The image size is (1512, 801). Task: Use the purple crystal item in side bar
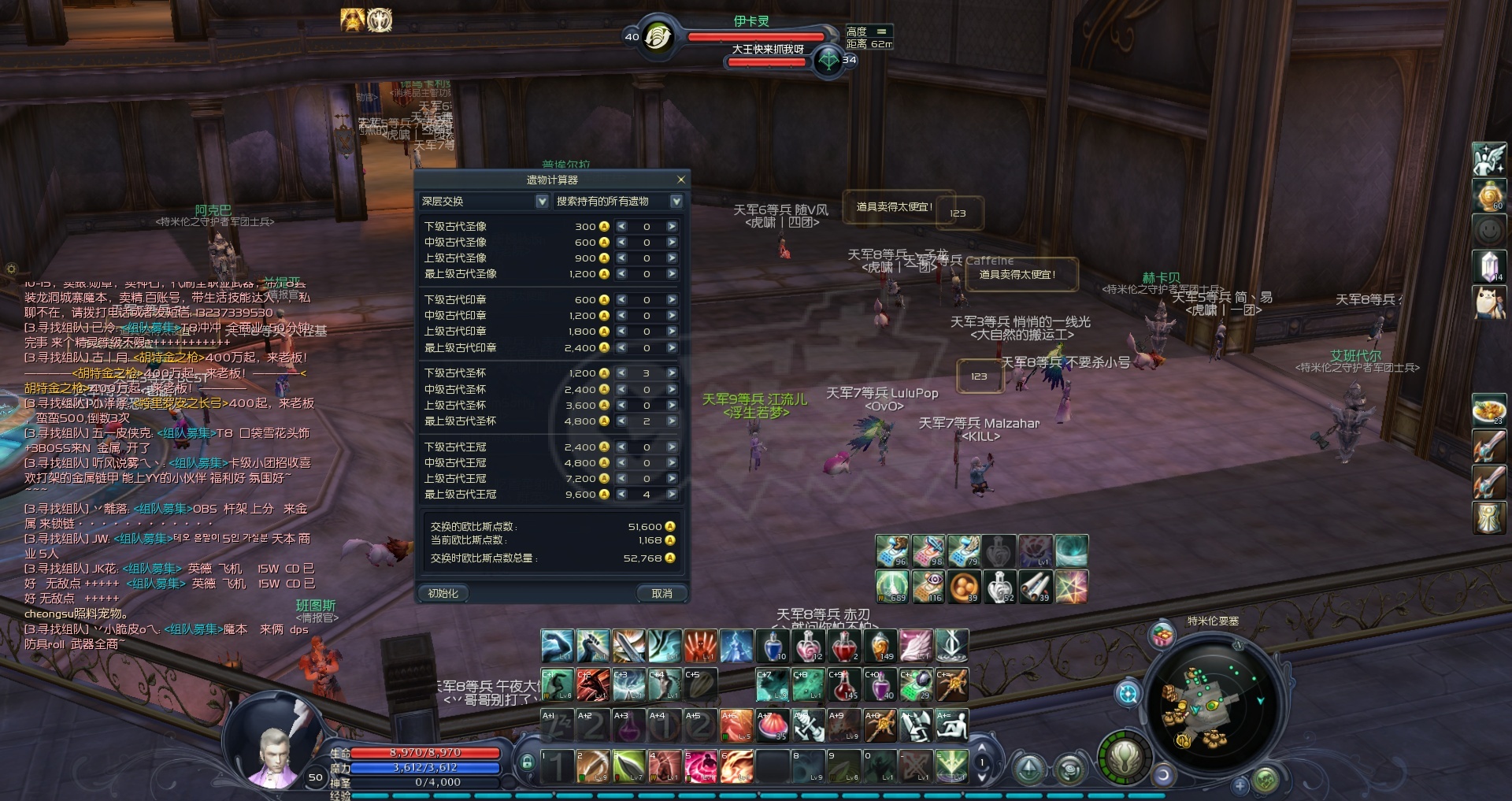pyautogui.click(x=1488, y=265)
